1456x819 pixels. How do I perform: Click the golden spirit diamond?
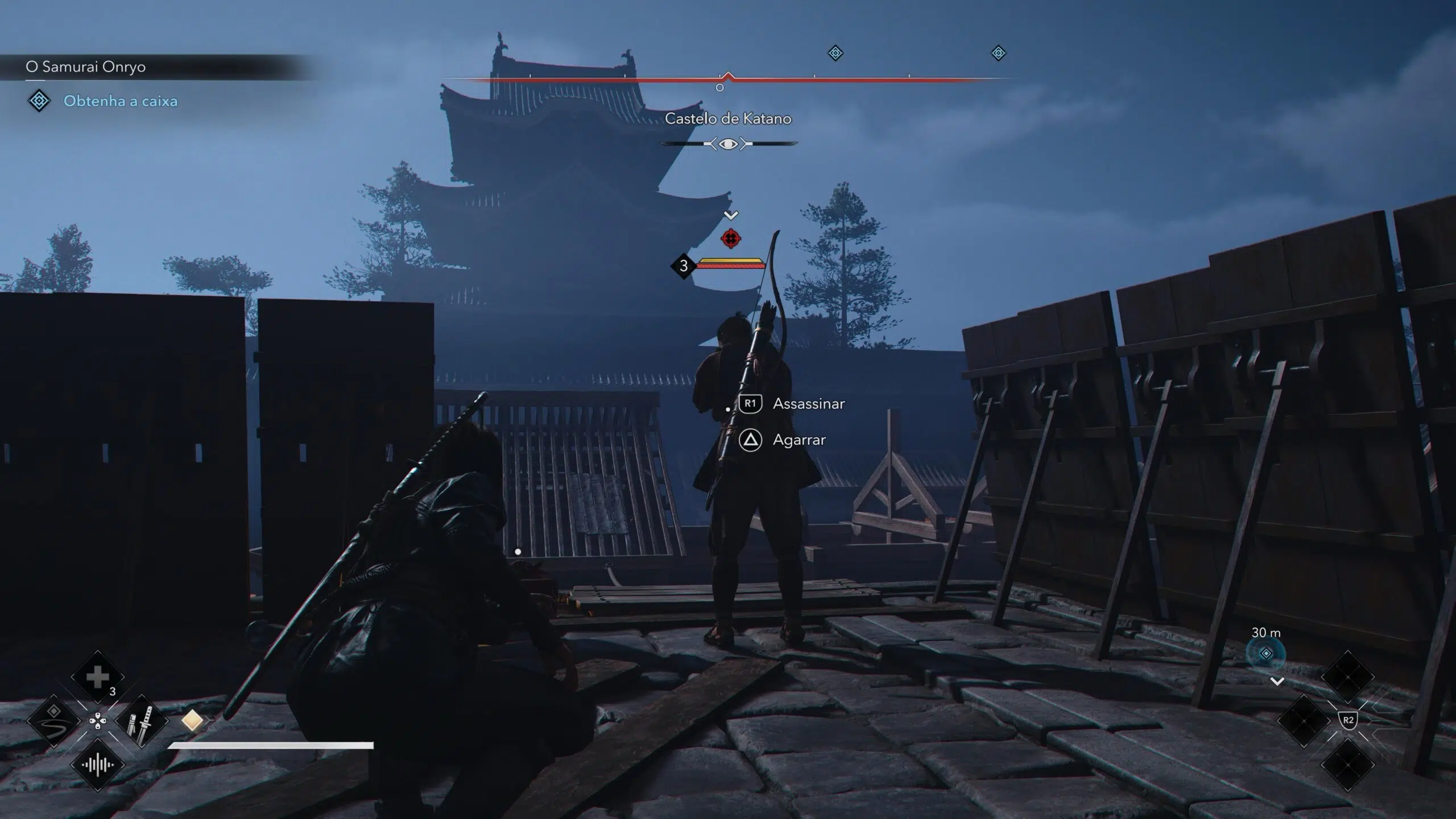pyautogui.click(x=192, y=721)
